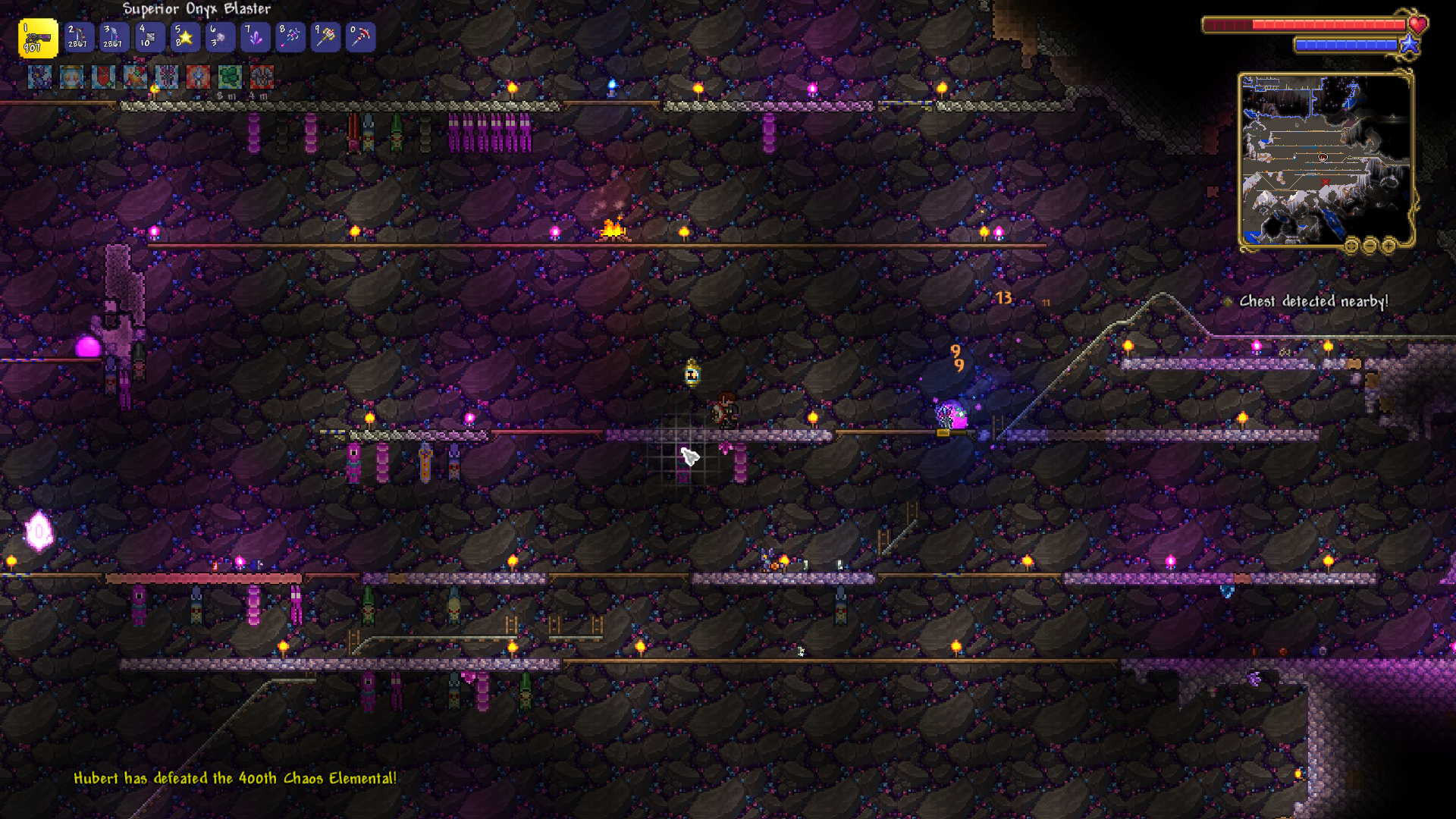Select the red pickaxe hotbar slot
The height and width of the screenshot is (819, 1456).
pos(361,37)
